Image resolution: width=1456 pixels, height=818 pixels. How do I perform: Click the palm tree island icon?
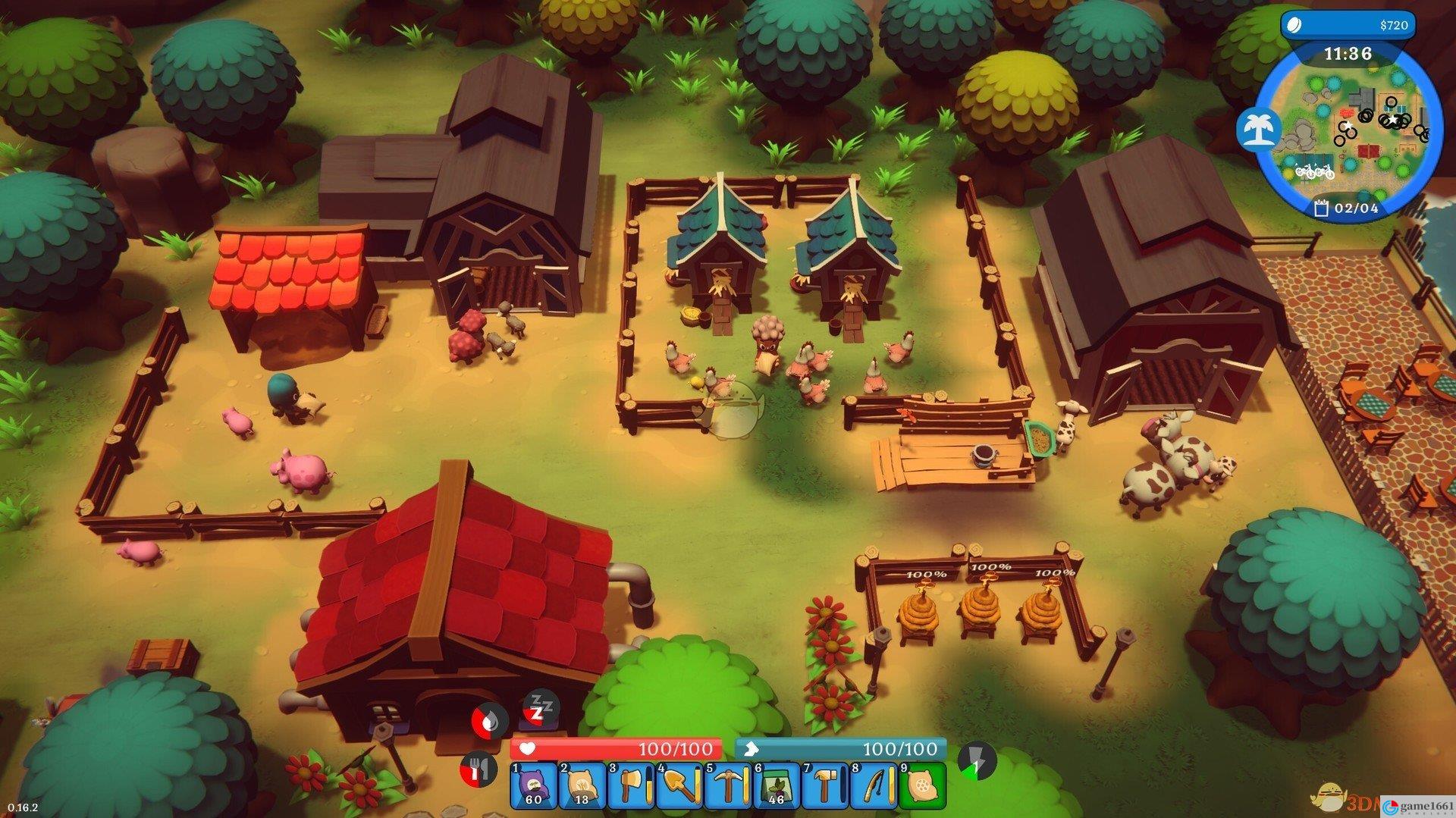[1258, 129]
